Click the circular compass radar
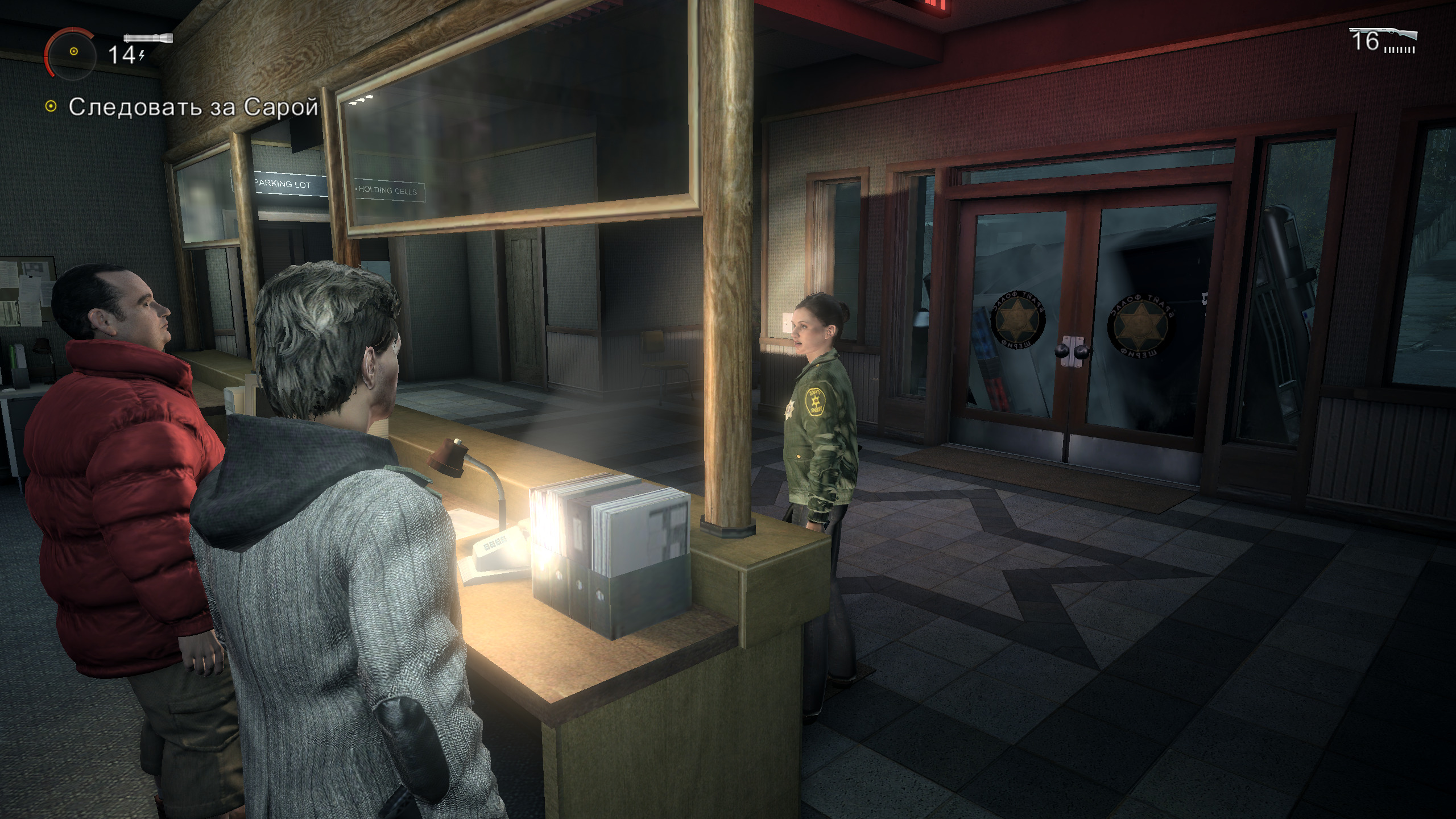The width and height of the screenshot is (1456, 819). coord(73,52)
